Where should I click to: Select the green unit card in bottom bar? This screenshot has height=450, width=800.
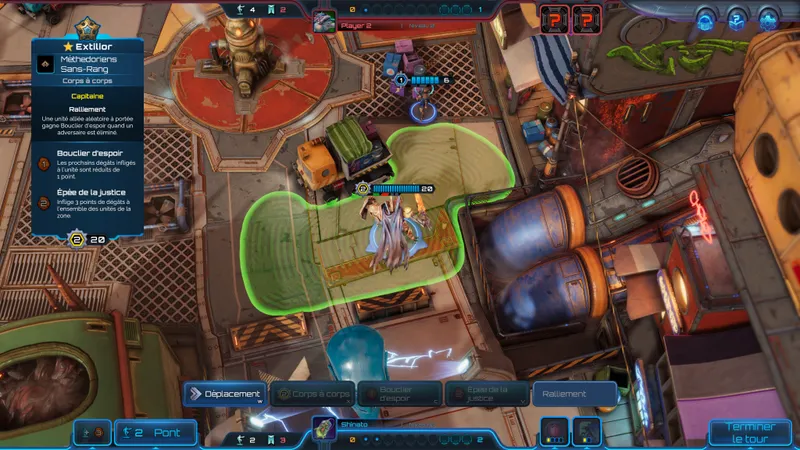pyautogui.click(x=587, y=431)
